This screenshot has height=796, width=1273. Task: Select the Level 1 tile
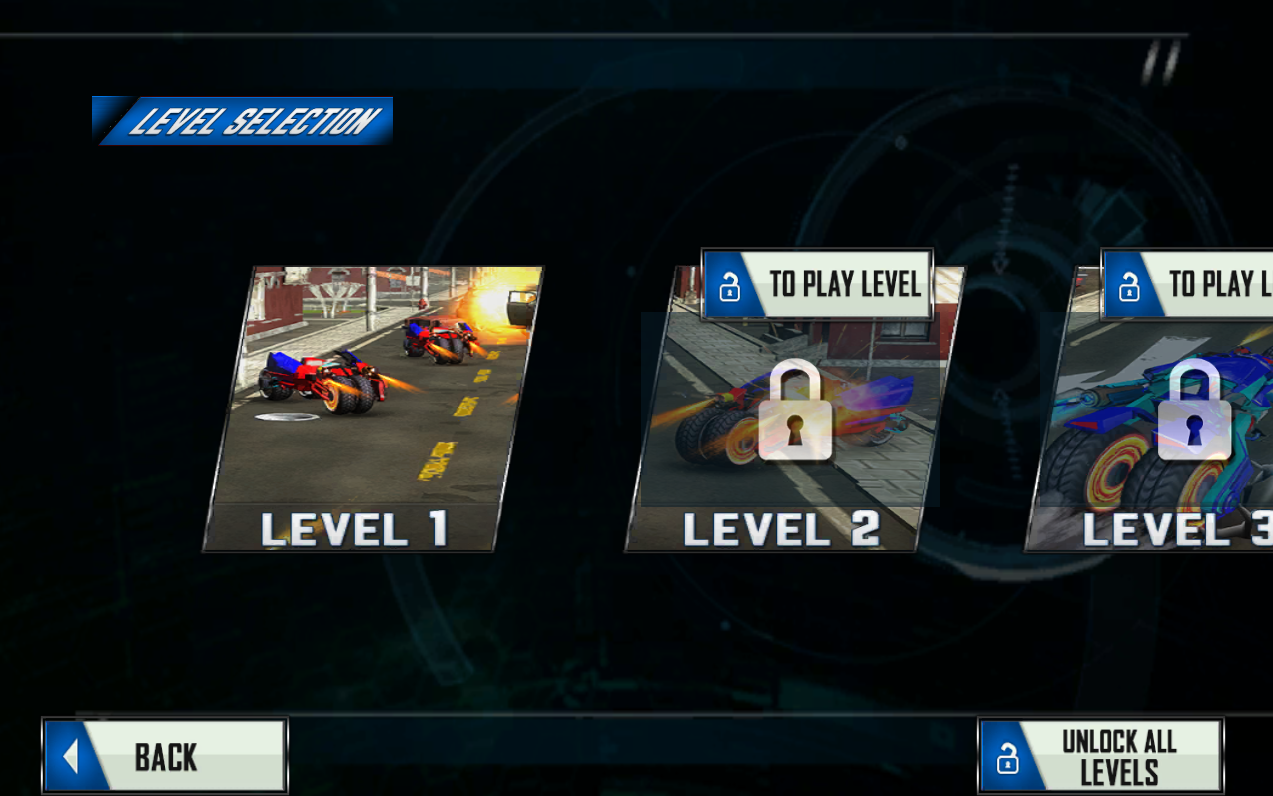point(372,408)
